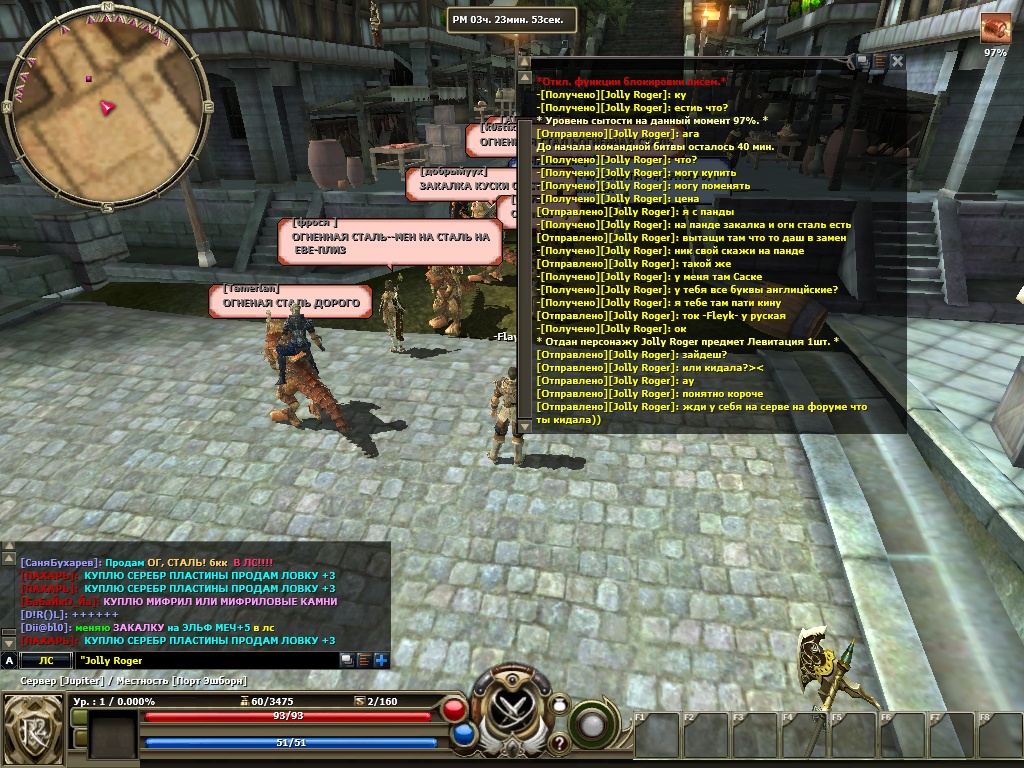Image resolution: width=1024 pixels, height=768 pixels.
Task: Select the satiety food icon showing 97%
Action: pos(995,29)
